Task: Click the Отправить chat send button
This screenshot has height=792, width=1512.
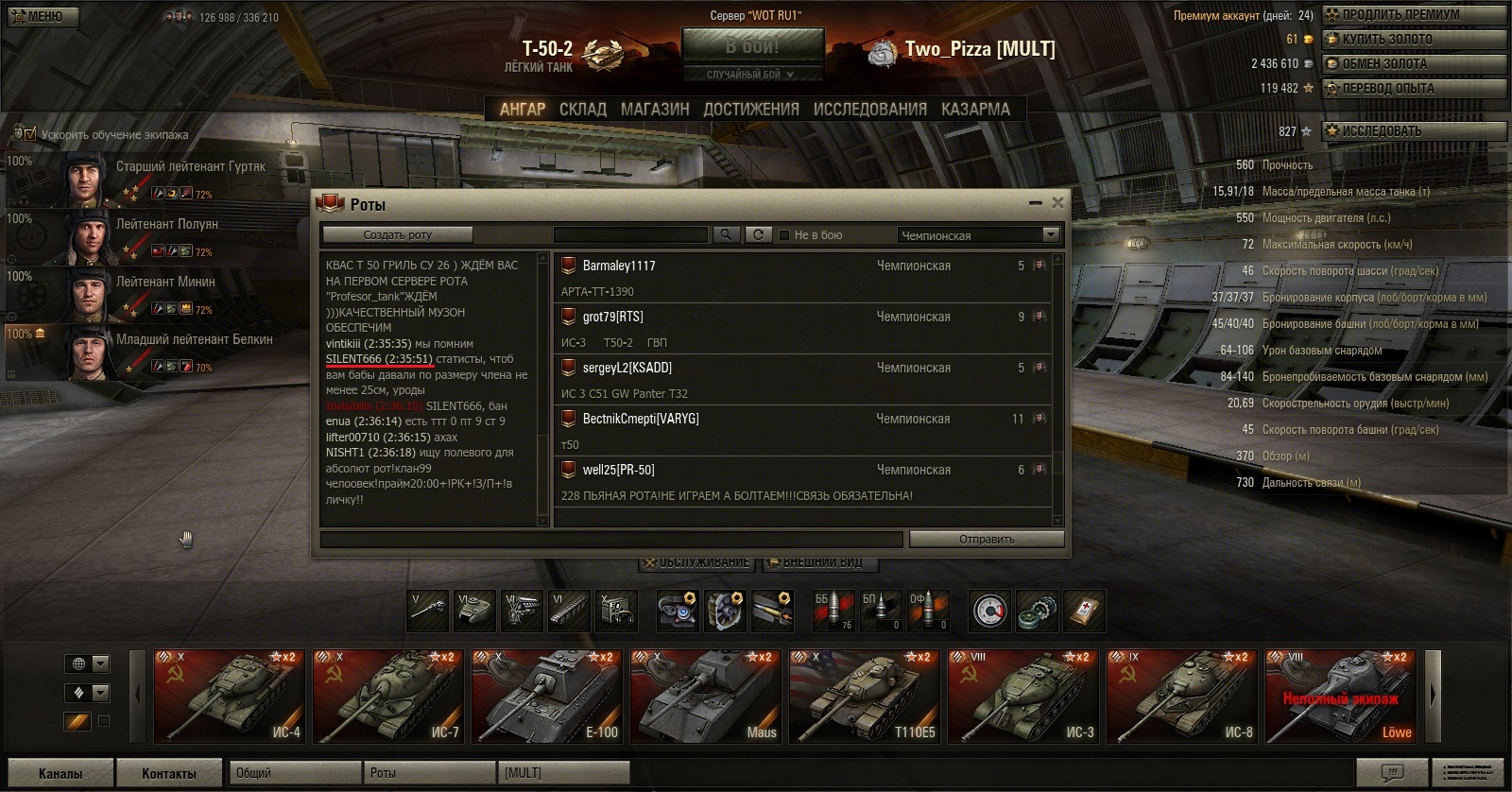Action: click(986, 540)
